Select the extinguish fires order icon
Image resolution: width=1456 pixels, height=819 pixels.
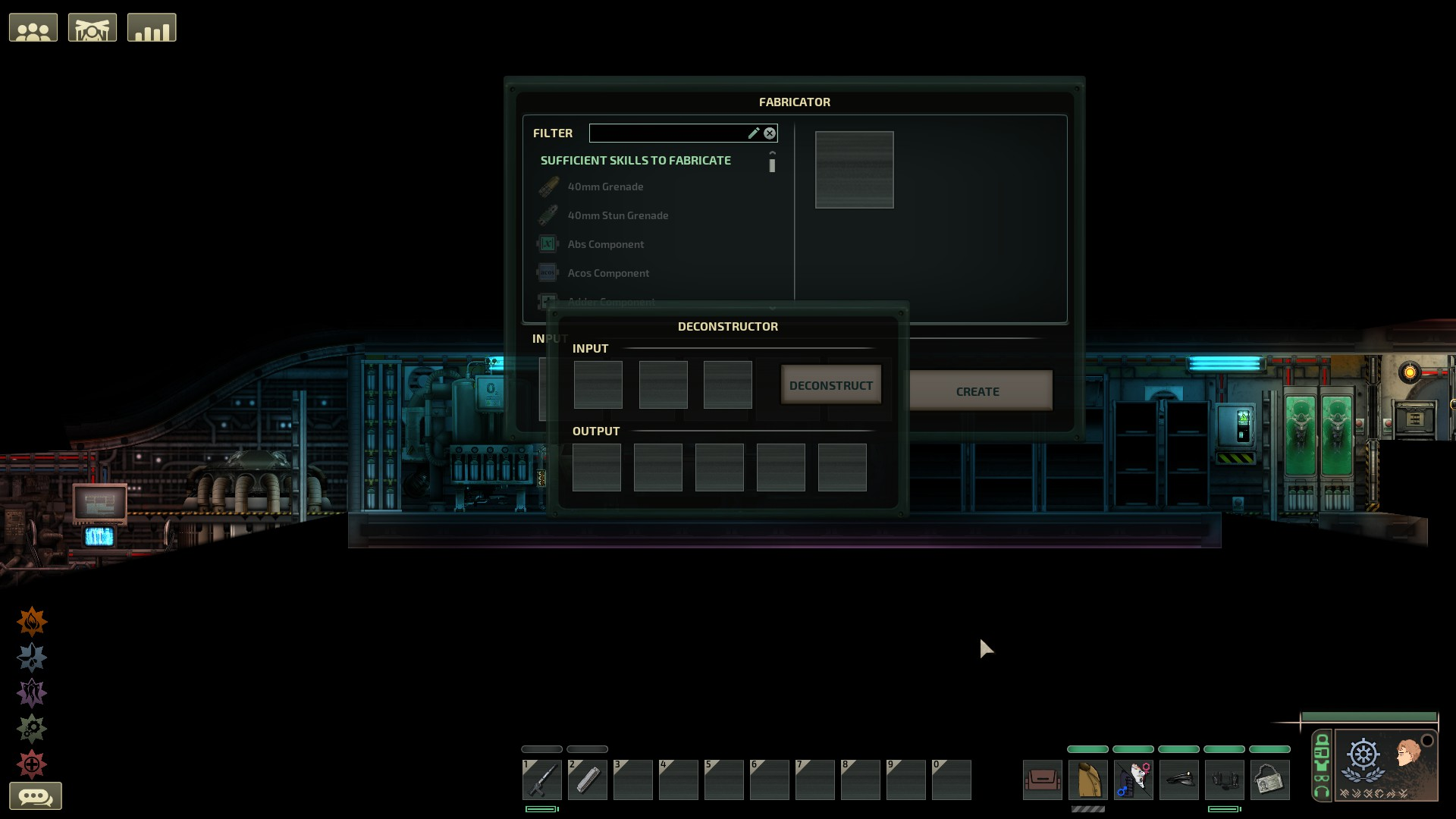32,621
